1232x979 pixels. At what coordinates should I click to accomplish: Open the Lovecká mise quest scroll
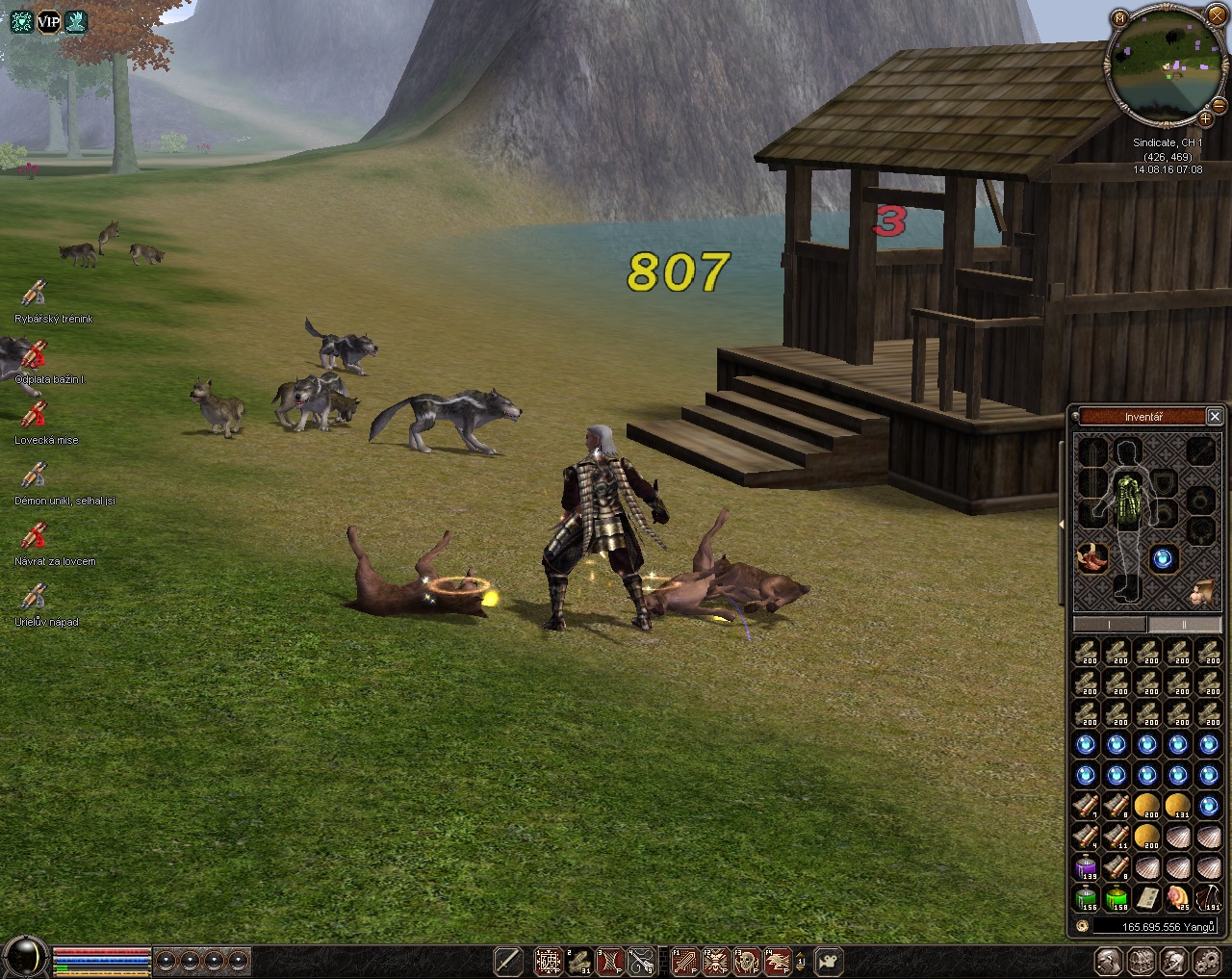(x=35, y=415)
